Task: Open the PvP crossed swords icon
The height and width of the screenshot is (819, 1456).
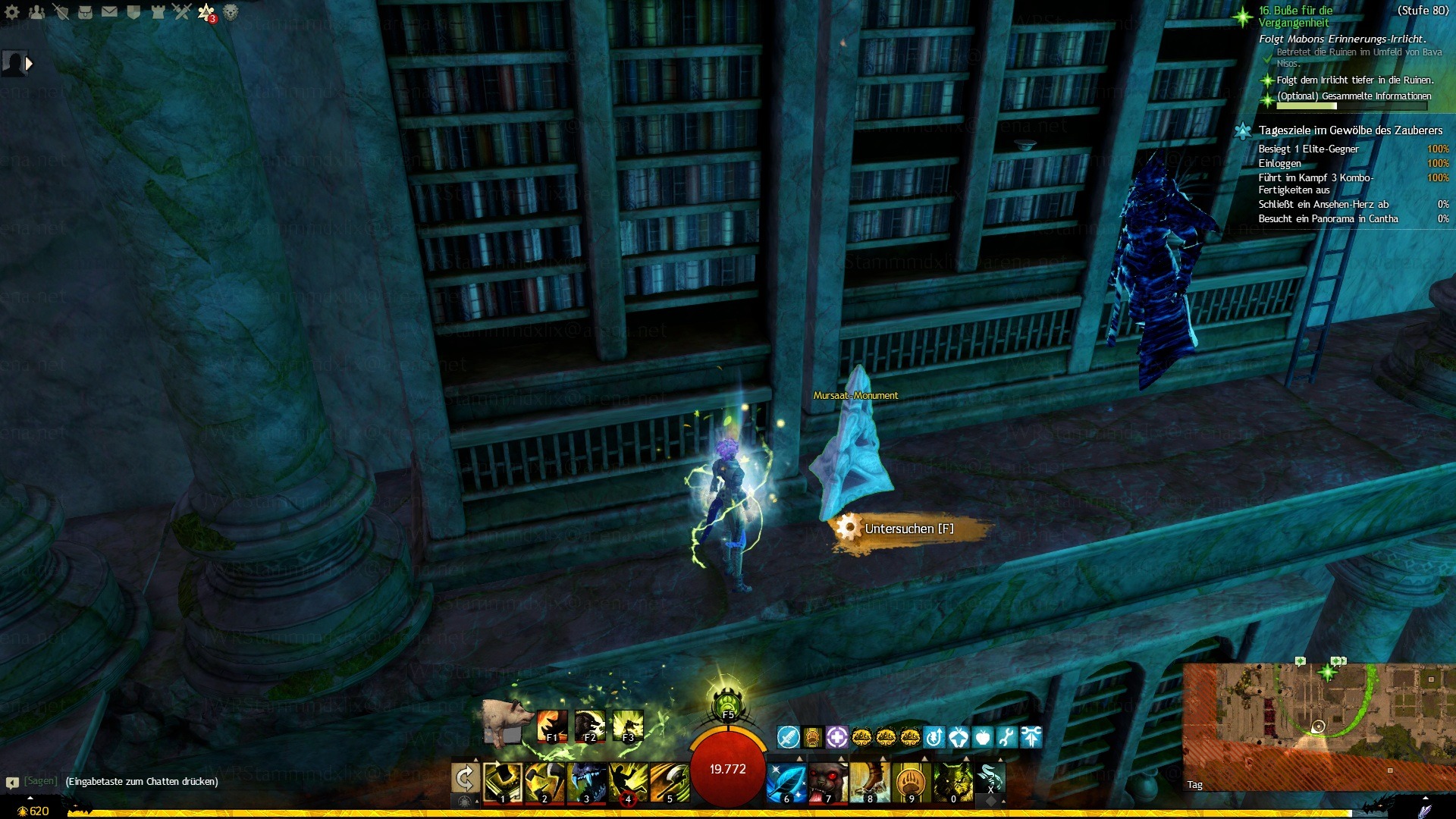Action: pos(182,11)
